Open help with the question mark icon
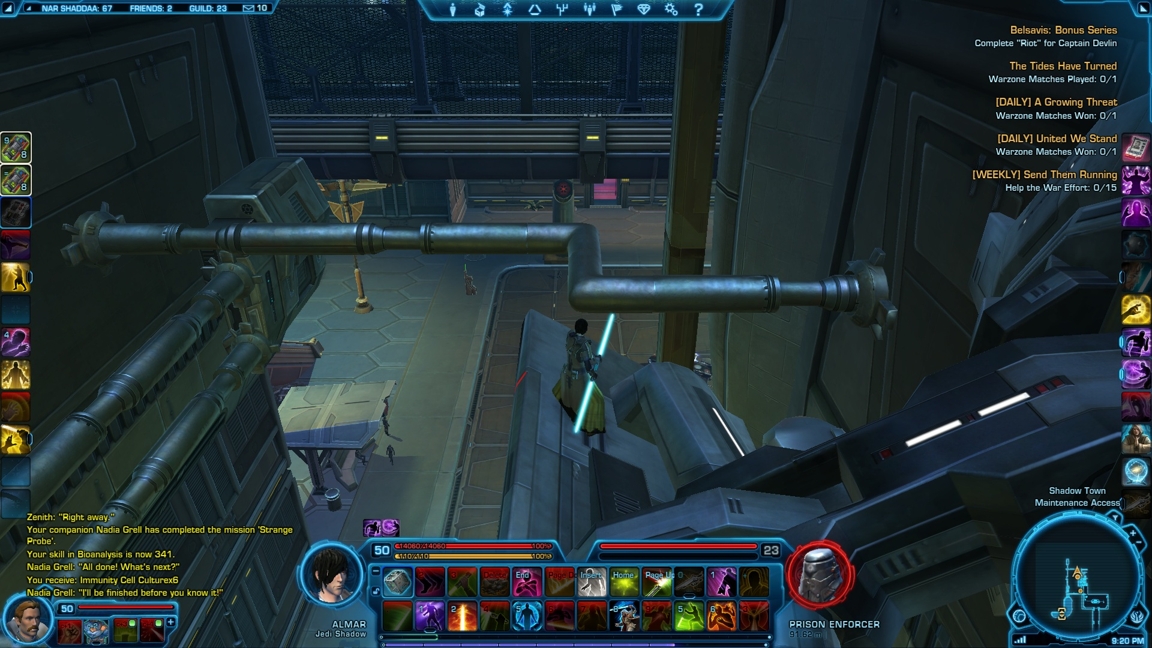This screenshot has height=648, width=1152. click(x=698, y=9)
